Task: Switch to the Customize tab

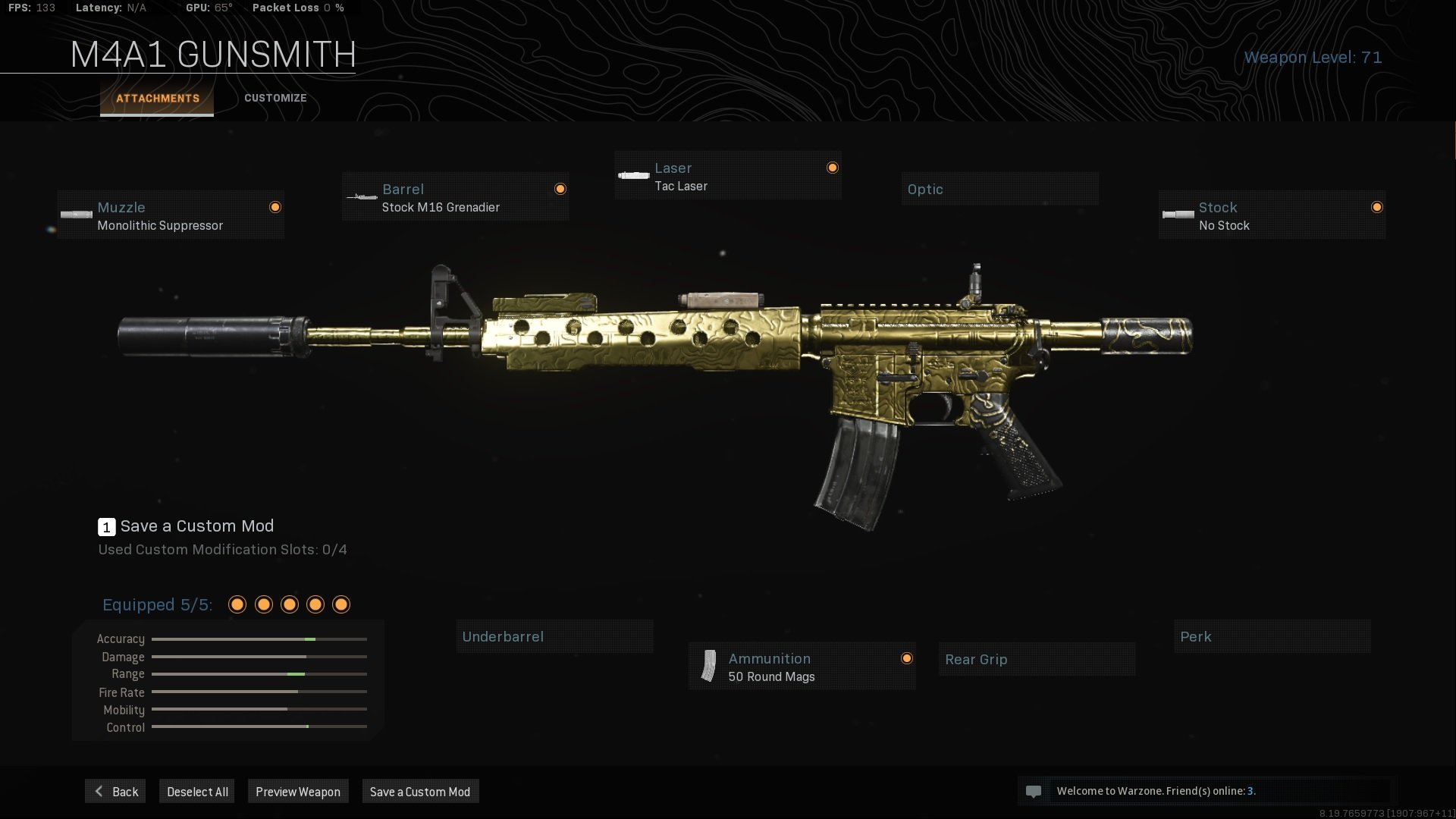Action: tap(275, 98)
